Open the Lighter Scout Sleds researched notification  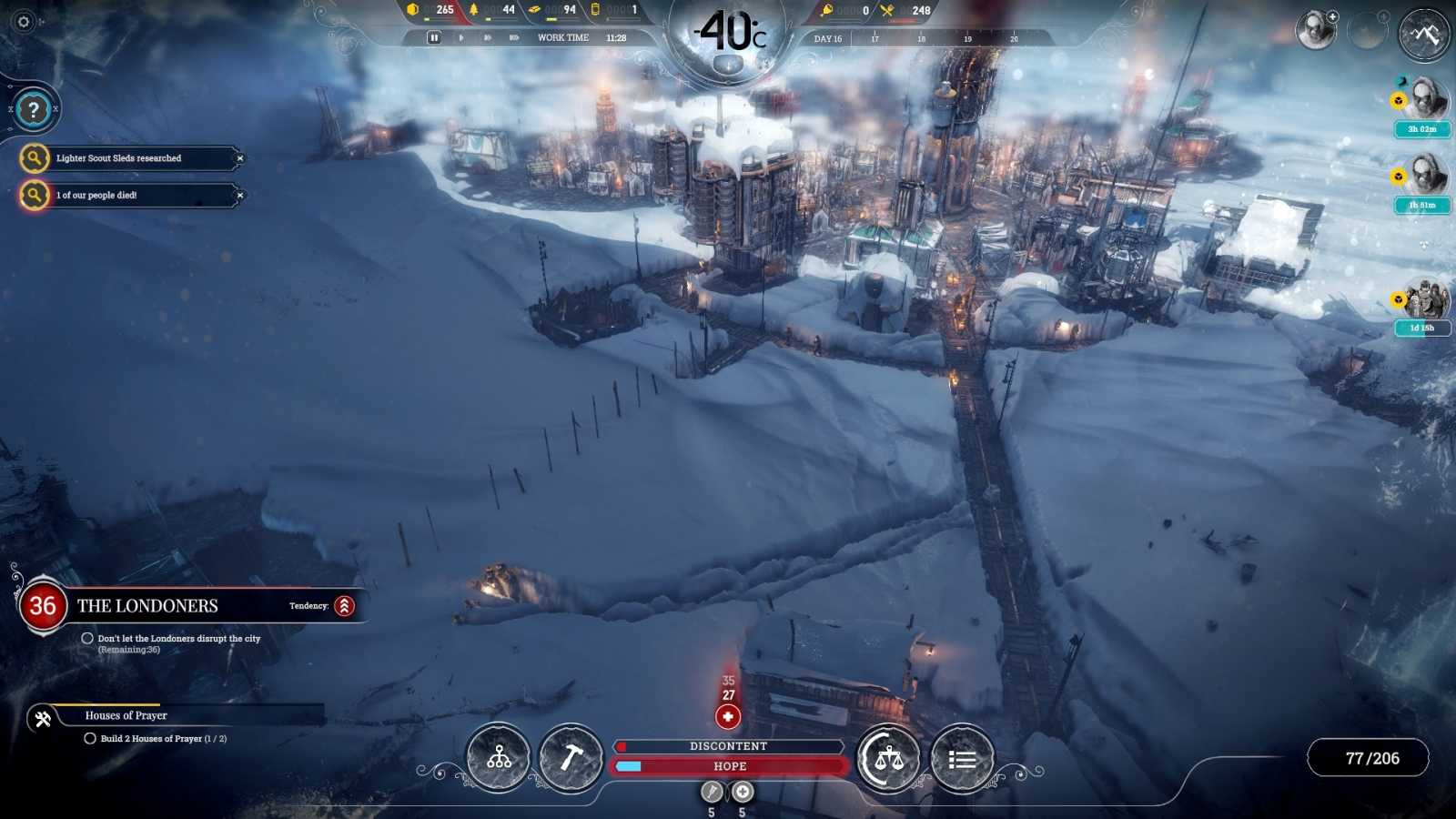(x=118, y=158)
